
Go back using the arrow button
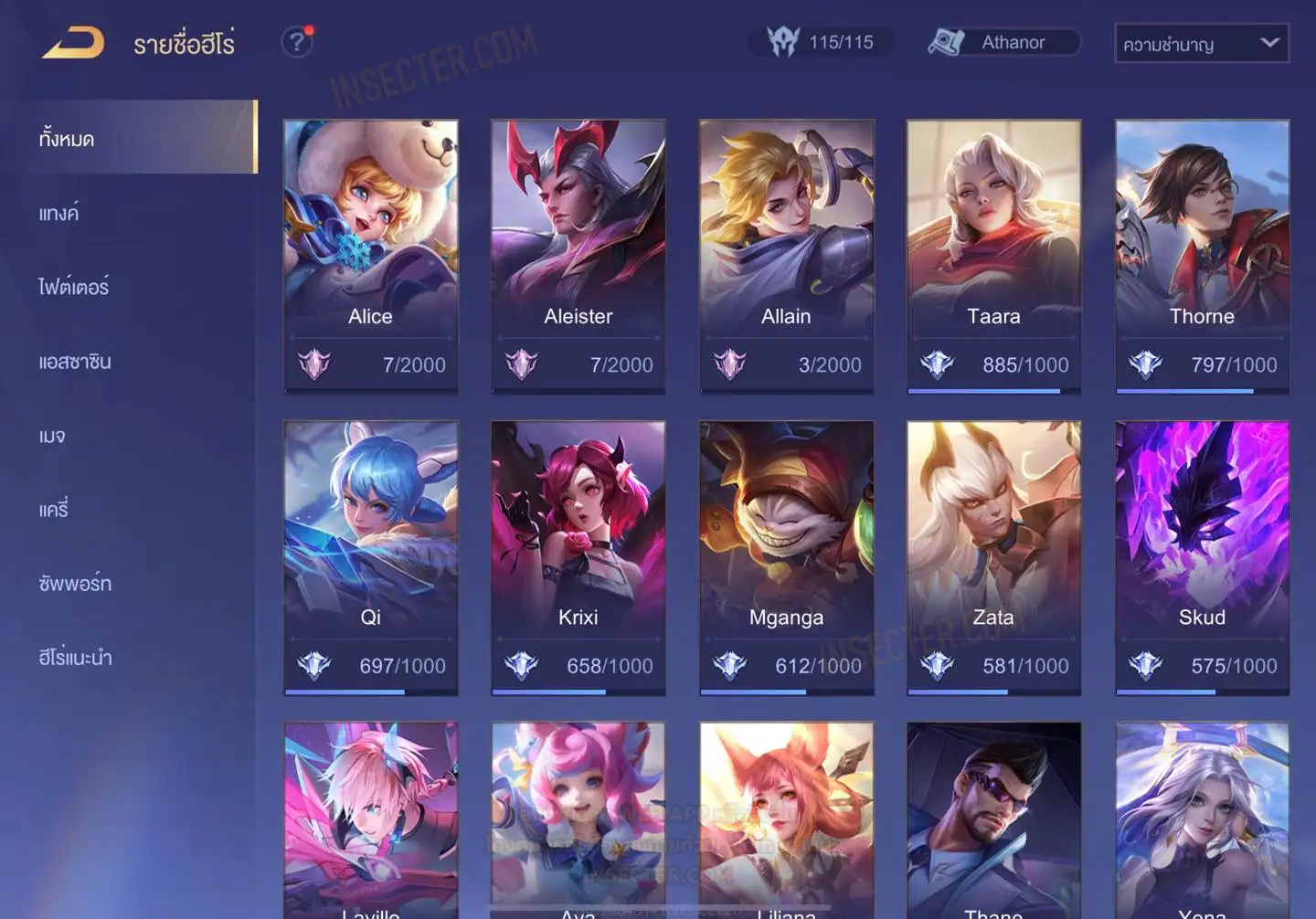pos(73,43)
